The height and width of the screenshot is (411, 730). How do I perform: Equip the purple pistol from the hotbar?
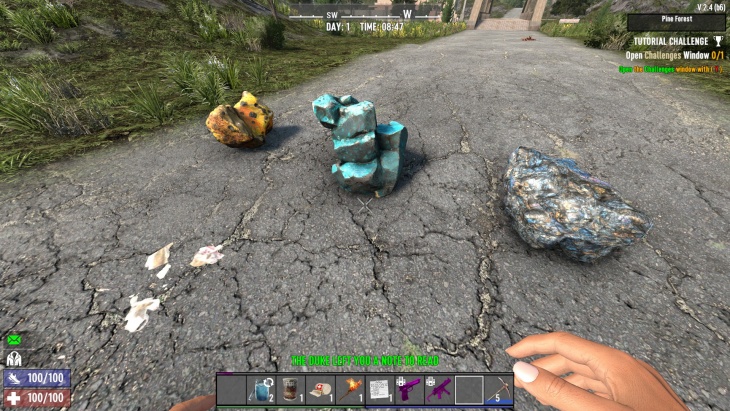[x=410, y=389]
